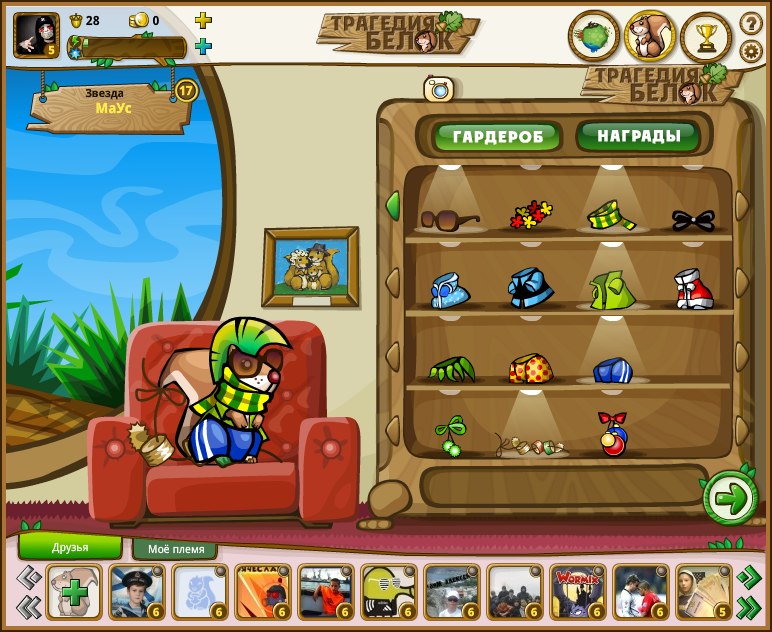Open the help question mark button
Image resolution: width=772 pixels, height=632 pixels.
pos(751,23)
